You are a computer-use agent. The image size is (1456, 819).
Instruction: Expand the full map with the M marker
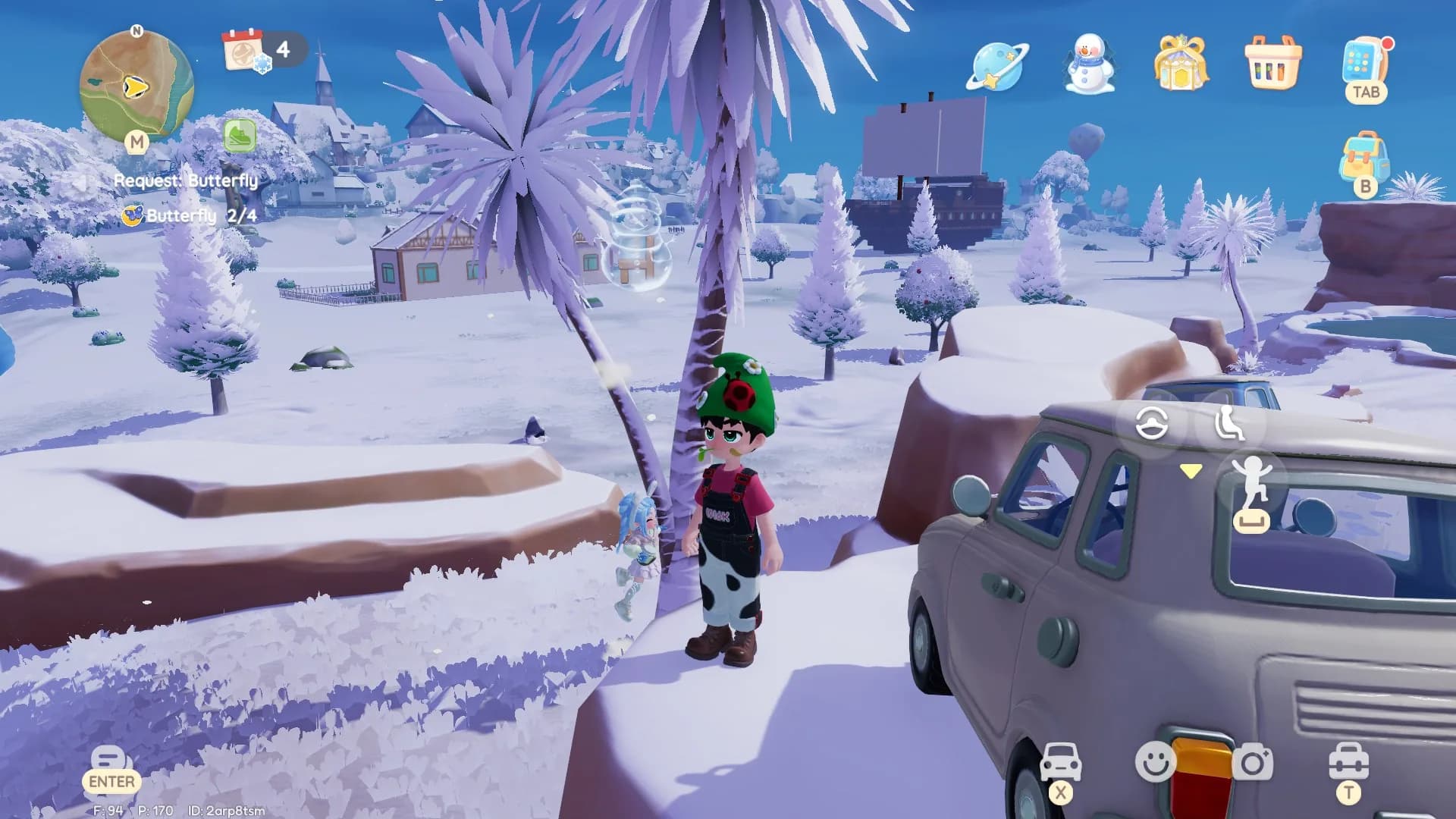coord(136,143)
